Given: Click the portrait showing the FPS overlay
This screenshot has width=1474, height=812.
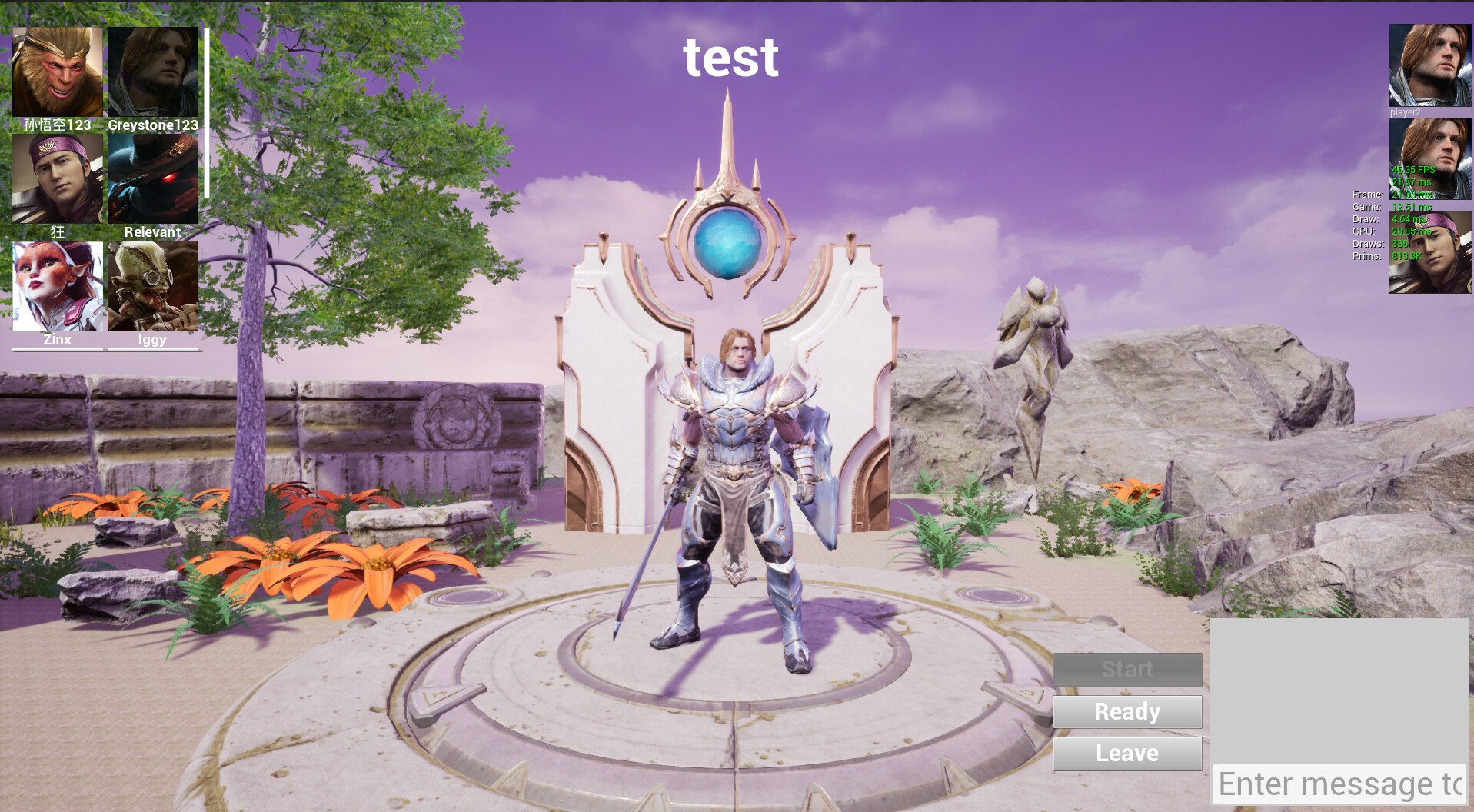Looking at the screenshot, I should point(1429,161).
